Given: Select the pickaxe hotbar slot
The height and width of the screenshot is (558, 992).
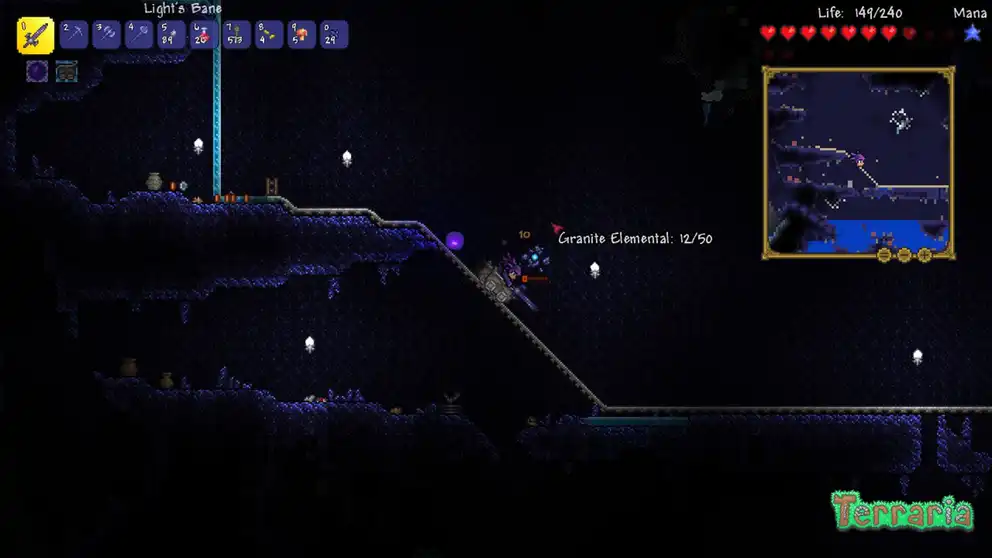Looking at the screenshot, I should 74,35.
